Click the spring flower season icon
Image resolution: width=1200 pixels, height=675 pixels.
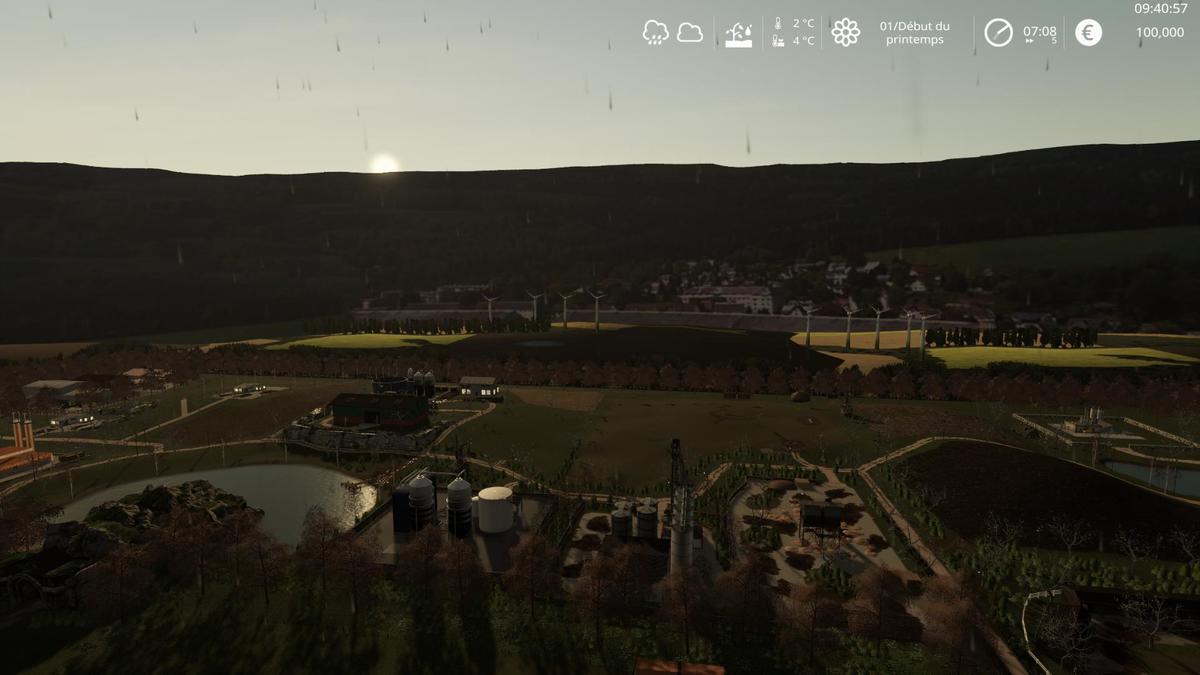846,32
